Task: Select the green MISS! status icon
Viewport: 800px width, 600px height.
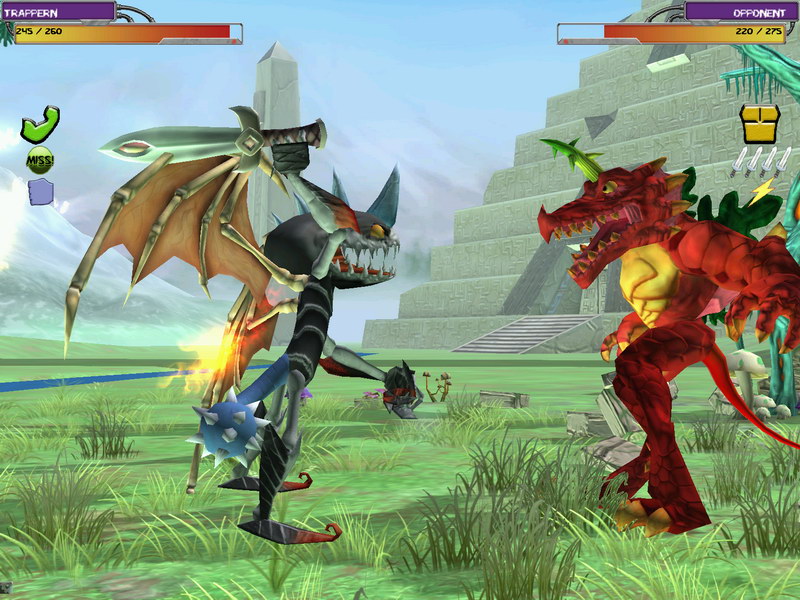Action: pyautogui.click(x=40, y=159)
